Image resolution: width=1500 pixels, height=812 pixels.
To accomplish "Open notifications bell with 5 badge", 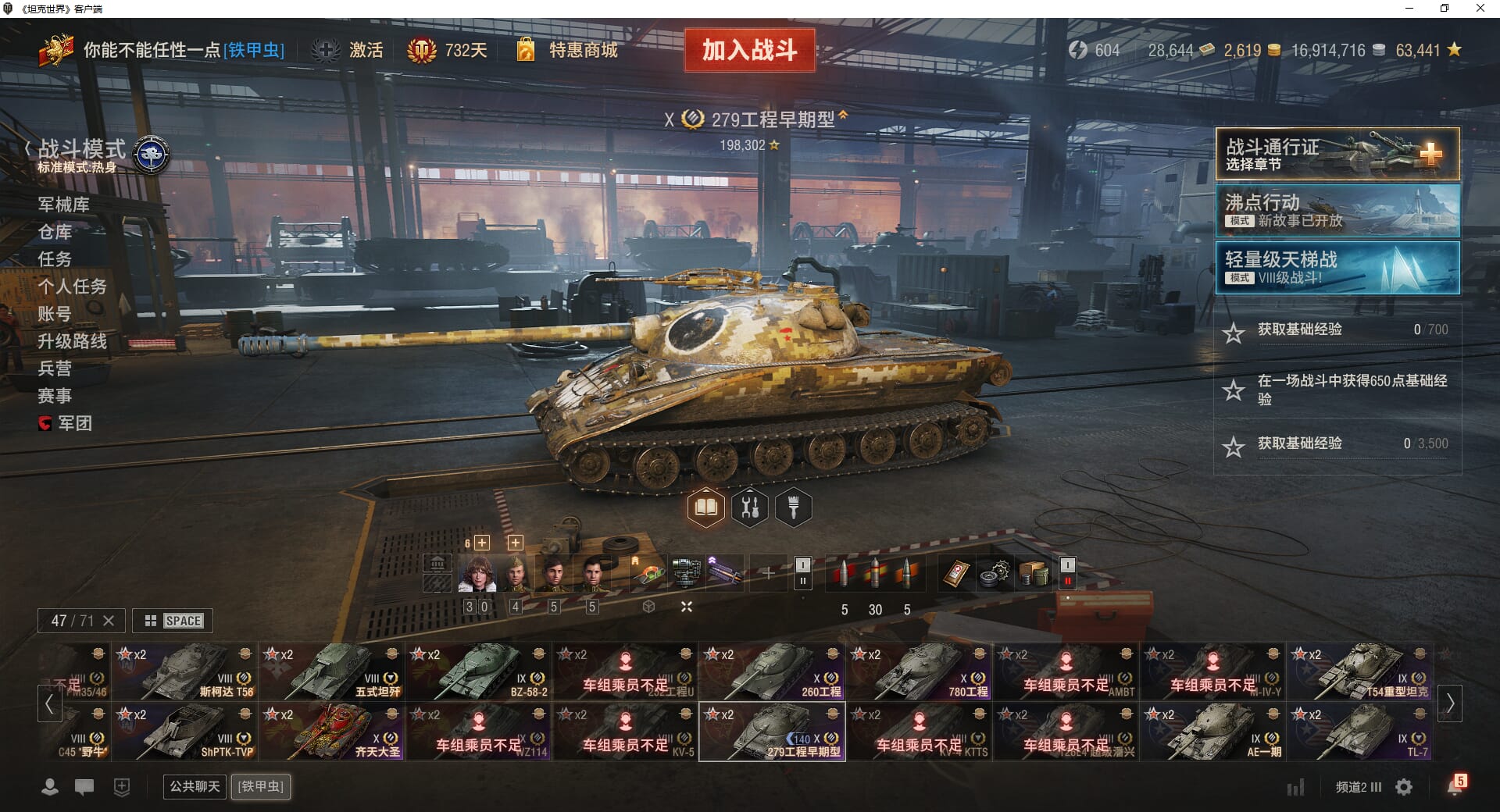I will click(1455, 785).
